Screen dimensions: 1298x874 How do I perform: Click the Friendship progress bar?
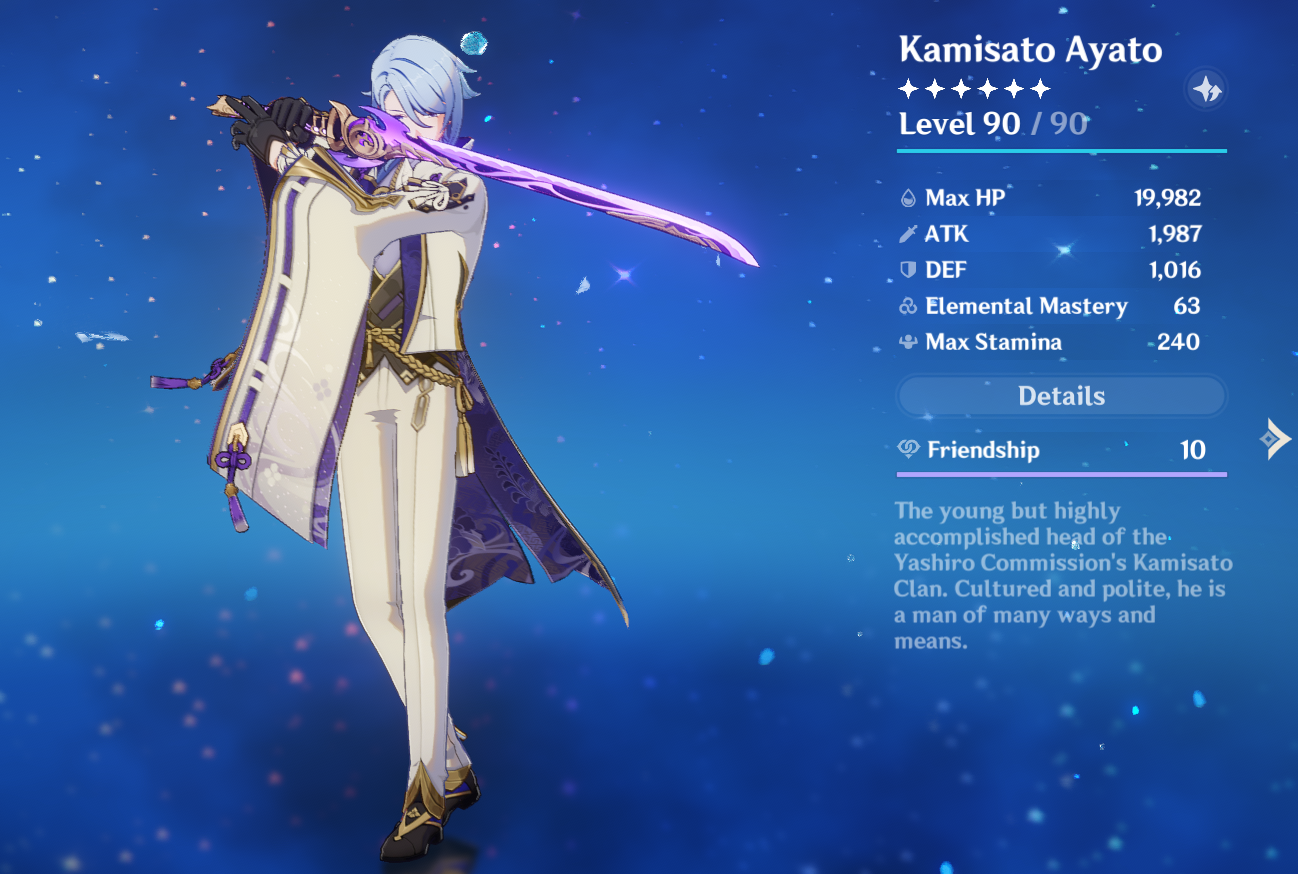1061,475
